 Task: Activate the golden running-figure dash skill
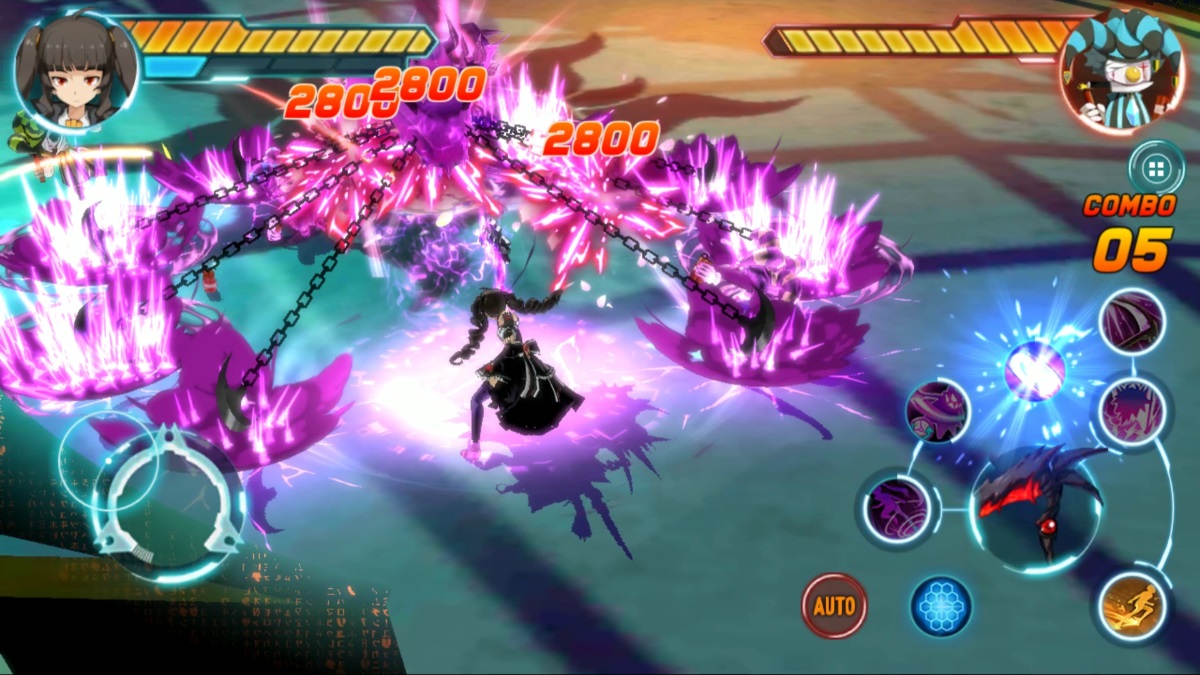1133,607
